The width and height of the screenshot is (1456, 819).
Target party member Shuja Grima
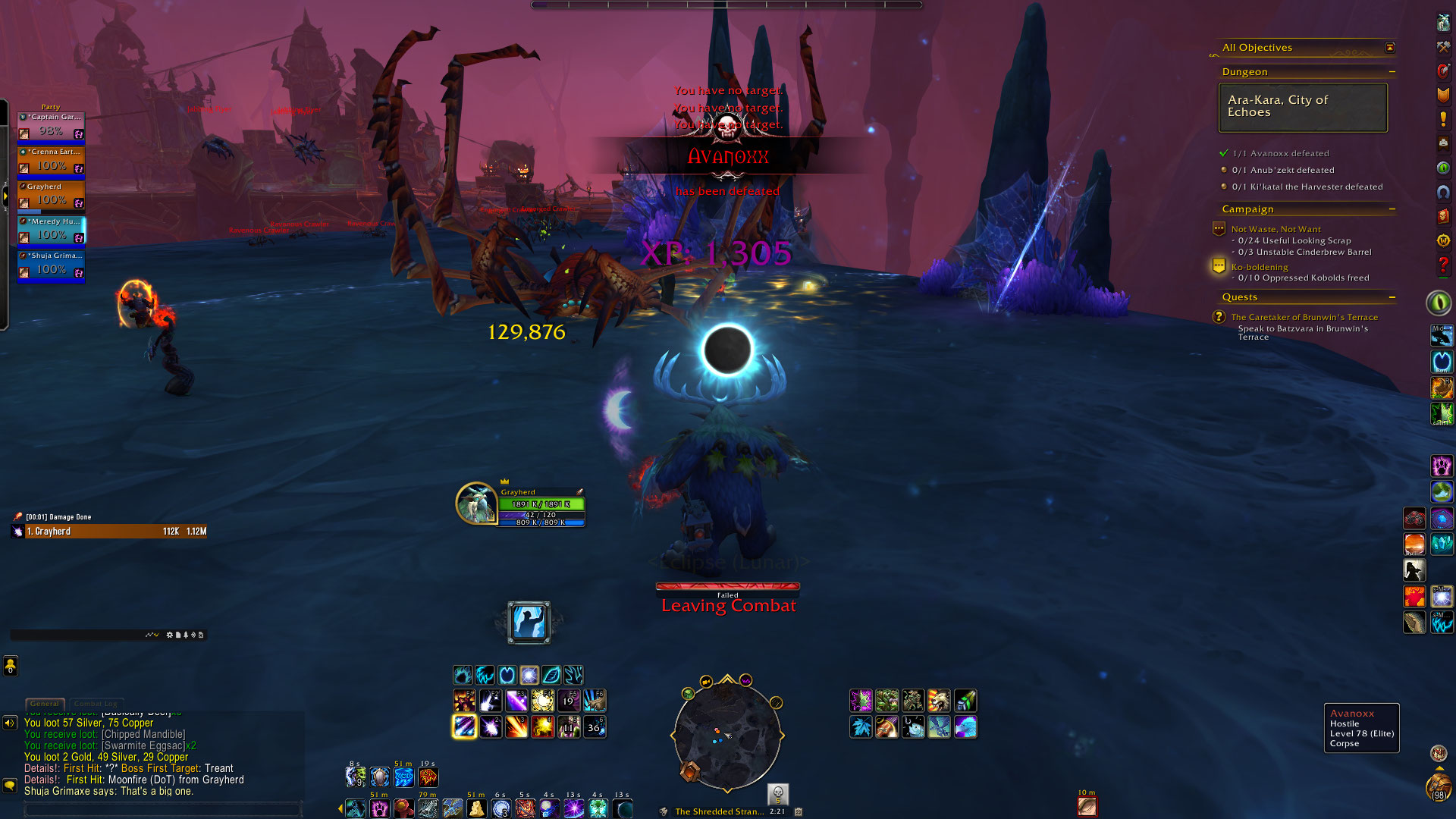point(51,265)
